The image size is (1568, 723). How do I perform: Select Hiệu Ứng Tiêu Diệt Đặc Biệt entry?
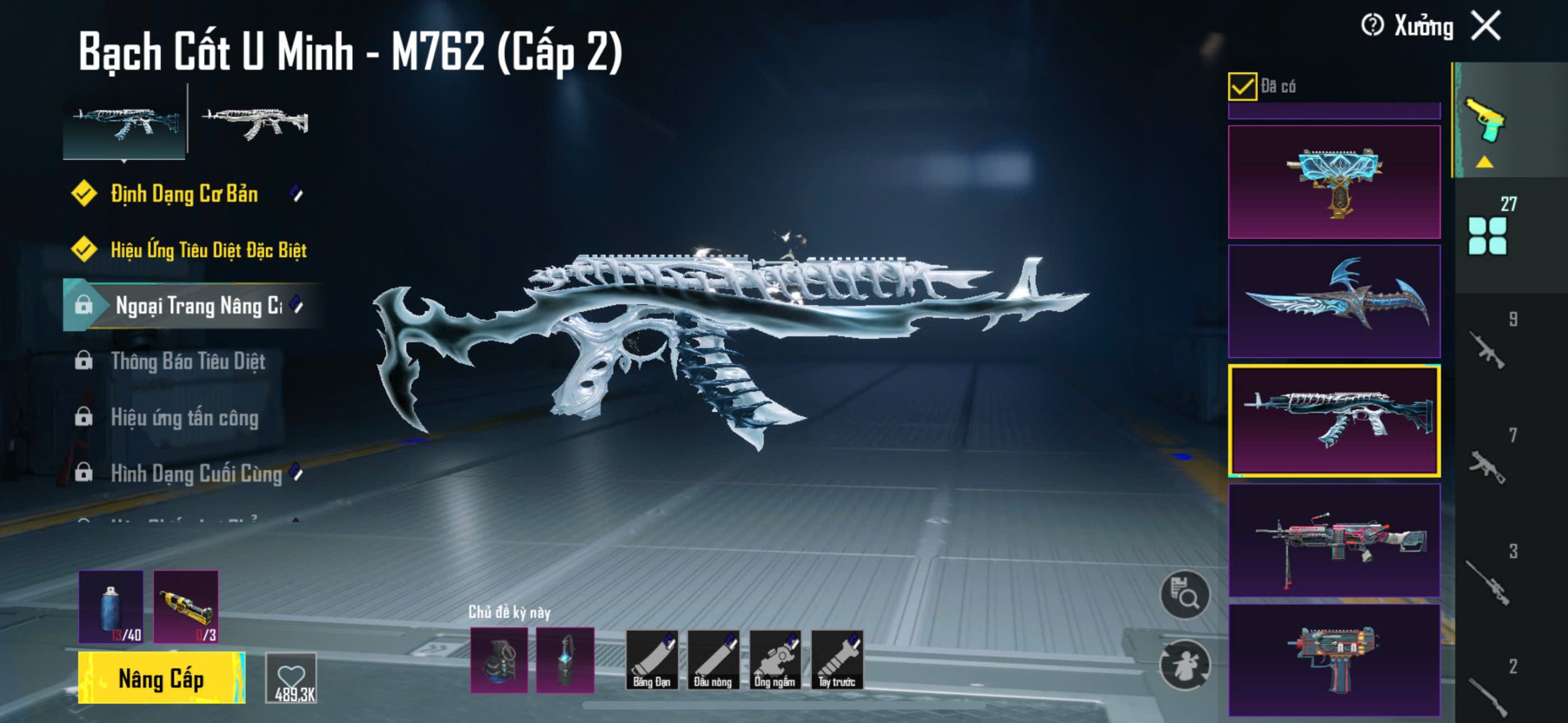click(208, 250)
